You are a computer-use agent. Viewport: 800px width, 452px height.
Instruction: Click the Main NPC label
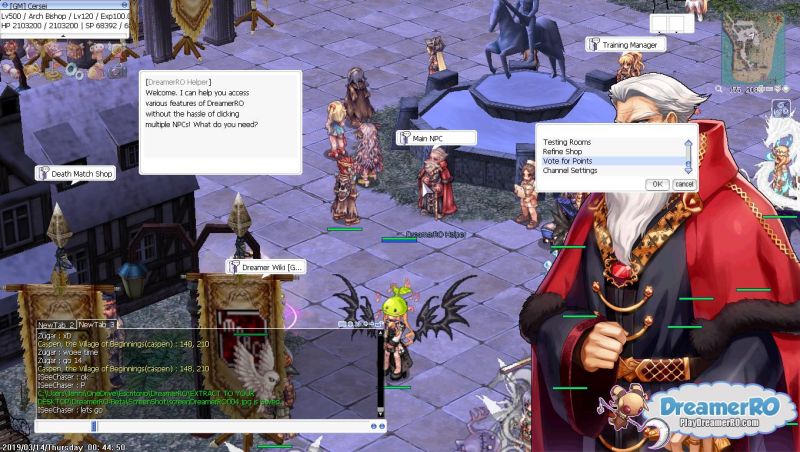point(434,138)
